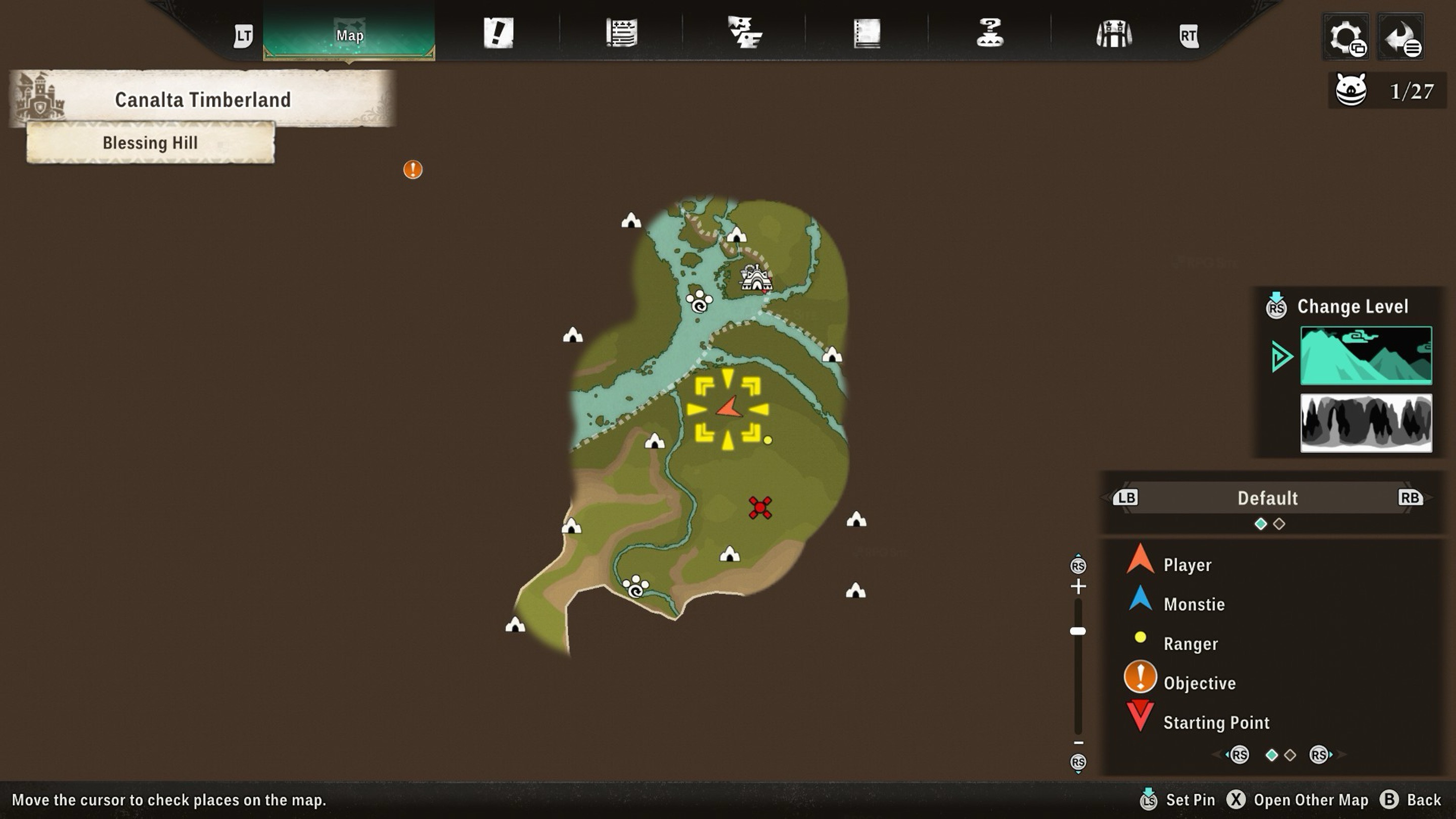Click the return arrow menu icon
Image resolution: width=1456 pixels, height=819 pixels.
click(1400, 37)
